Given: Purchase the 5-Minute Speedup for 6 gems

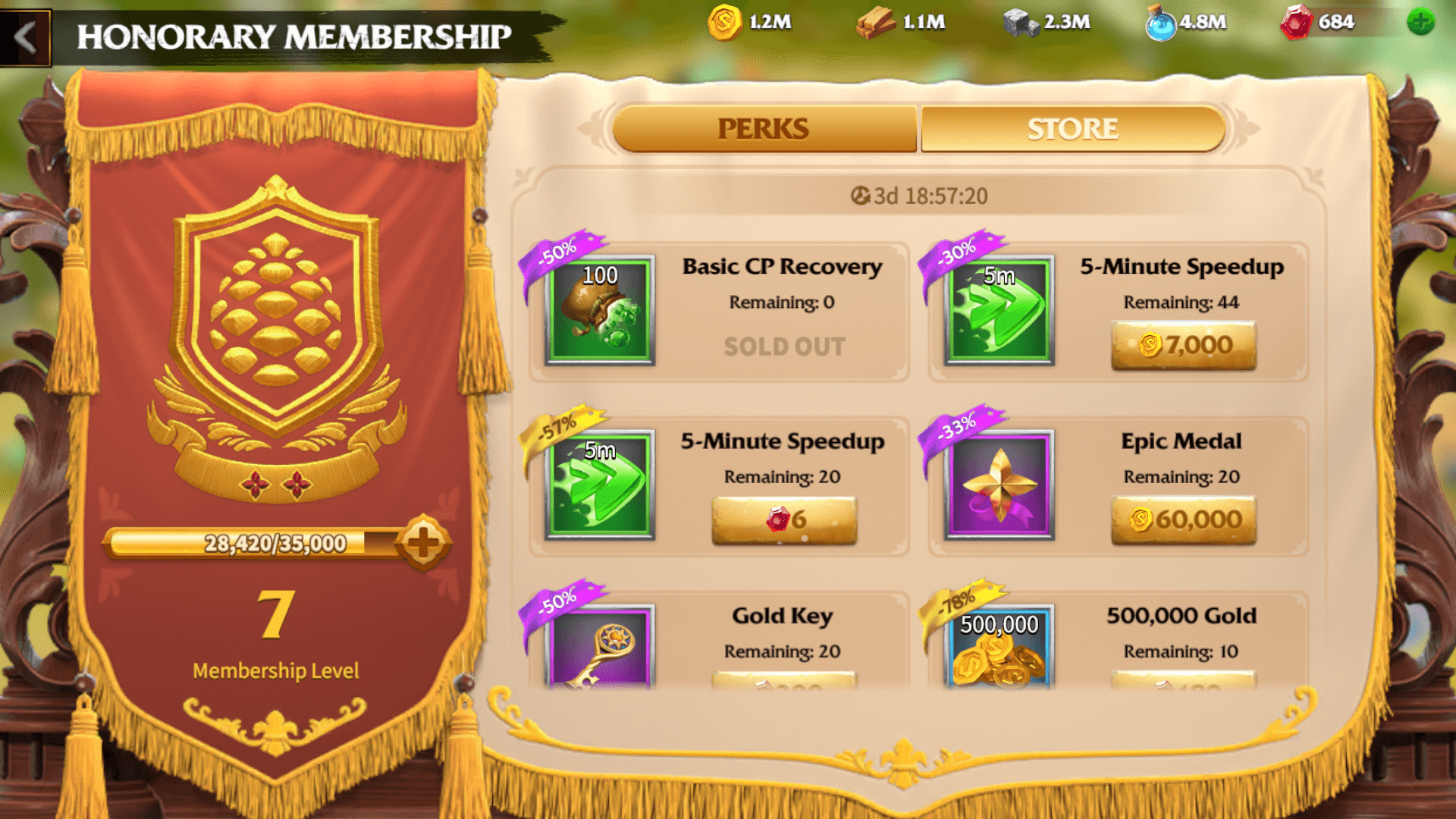Looking at the screenshot, I should click(785, 519).
